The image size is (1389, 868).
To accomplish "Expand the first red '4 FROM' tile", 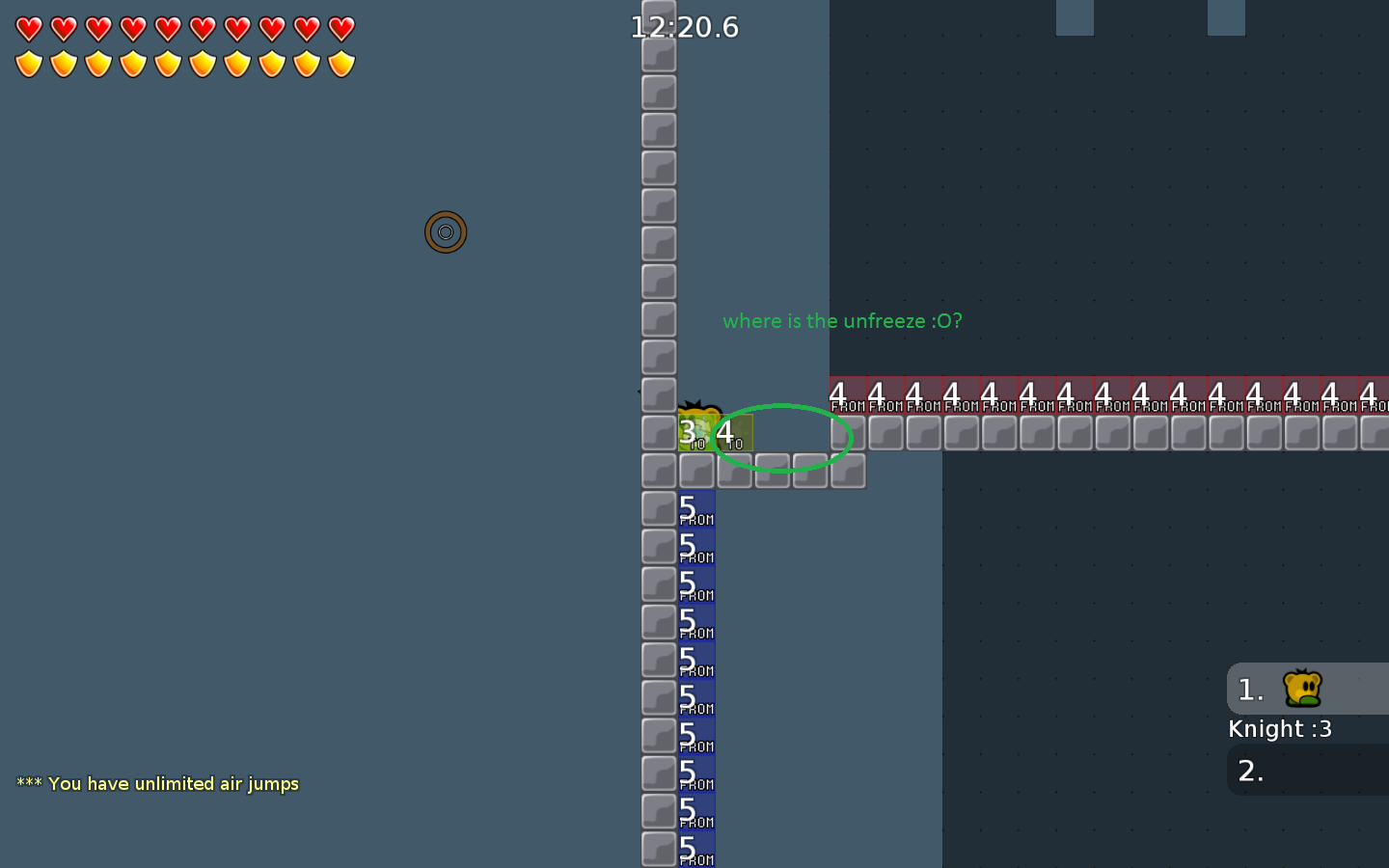I will 847,393.
